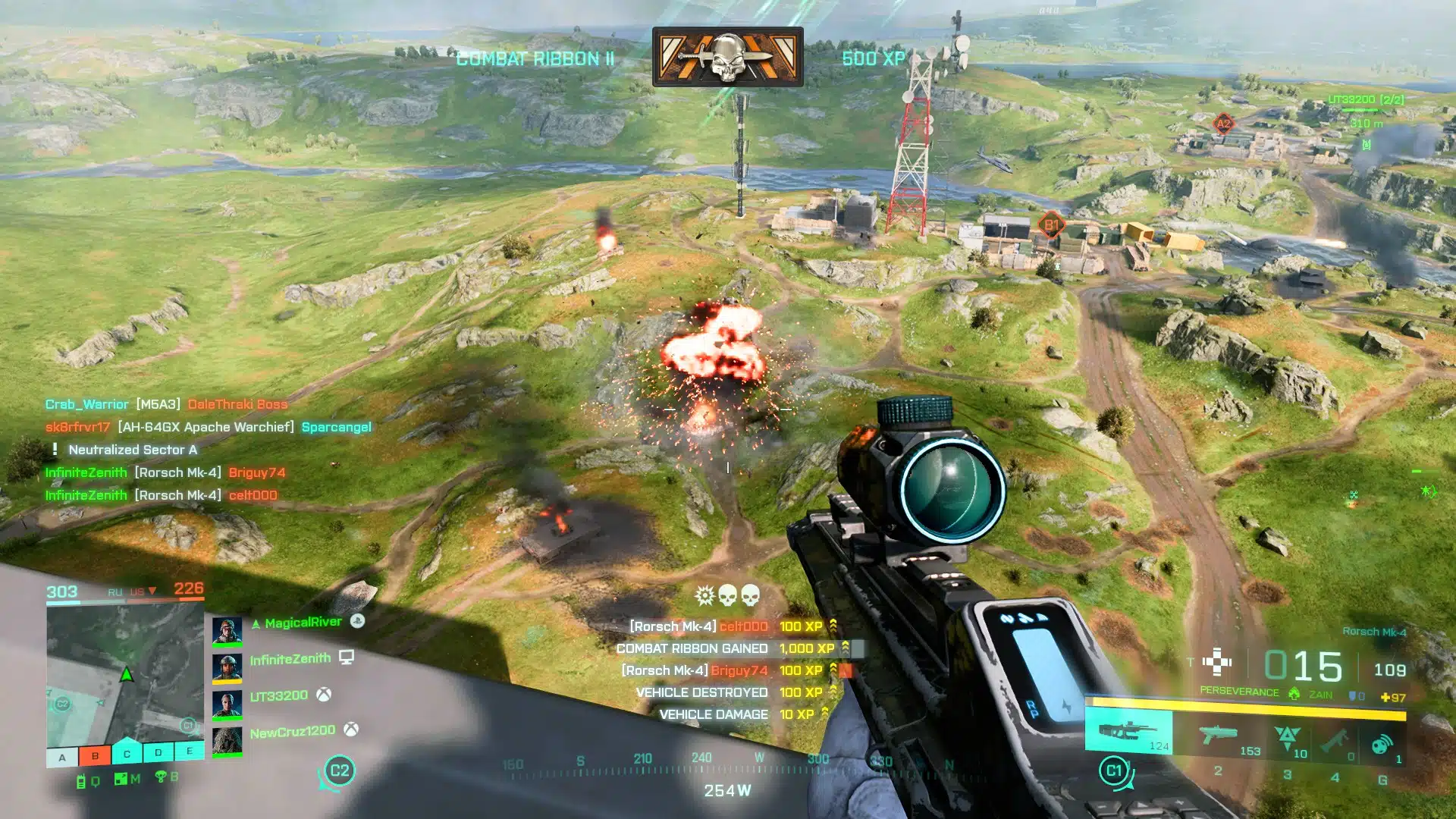Select squad member UT33200
The width and height of the screenshot is (1456, 819).
click(278, 695)
